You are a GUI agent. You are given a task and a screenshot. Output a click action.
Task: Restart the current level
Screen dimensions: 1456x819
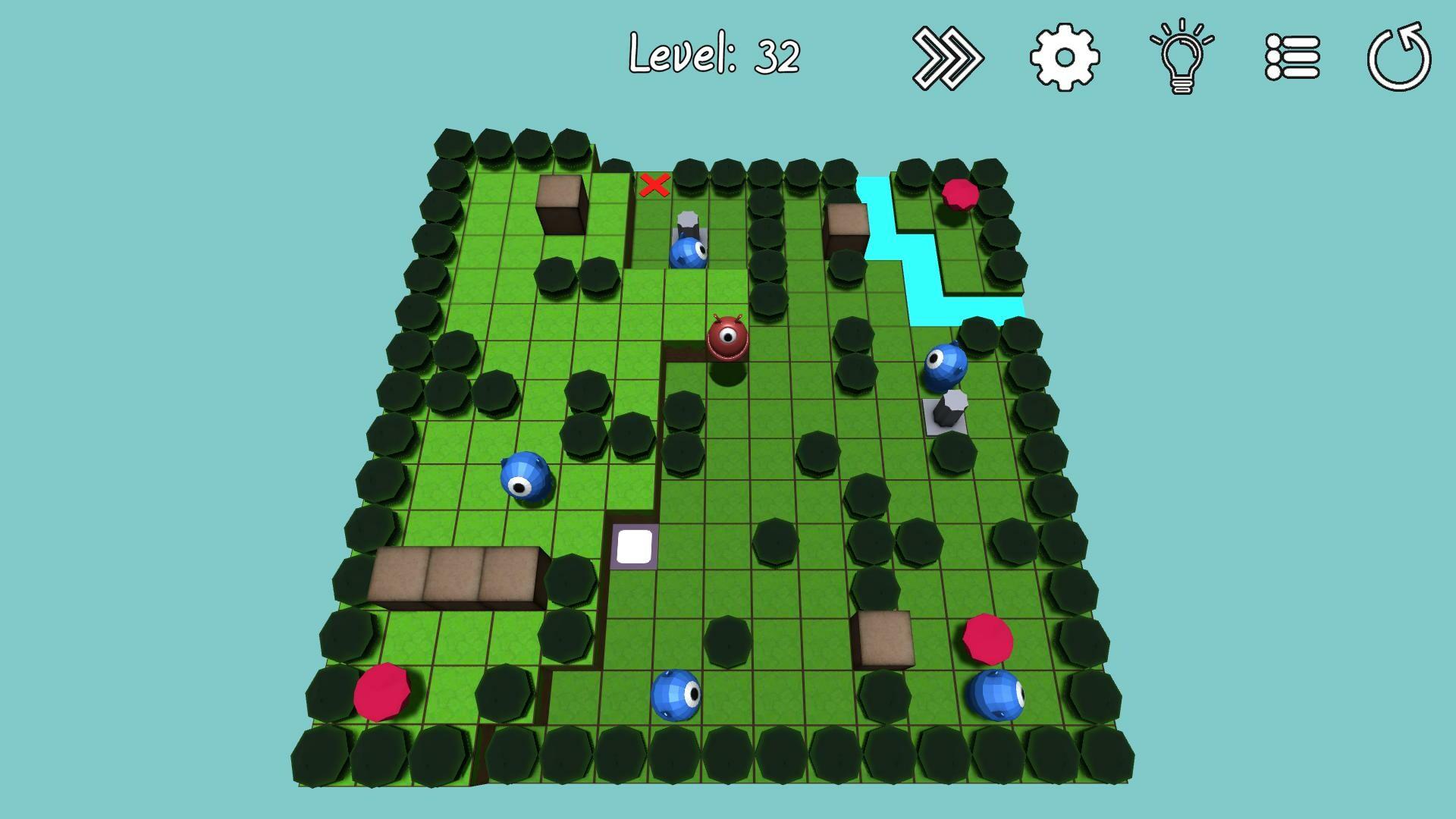coord(1399,57)
